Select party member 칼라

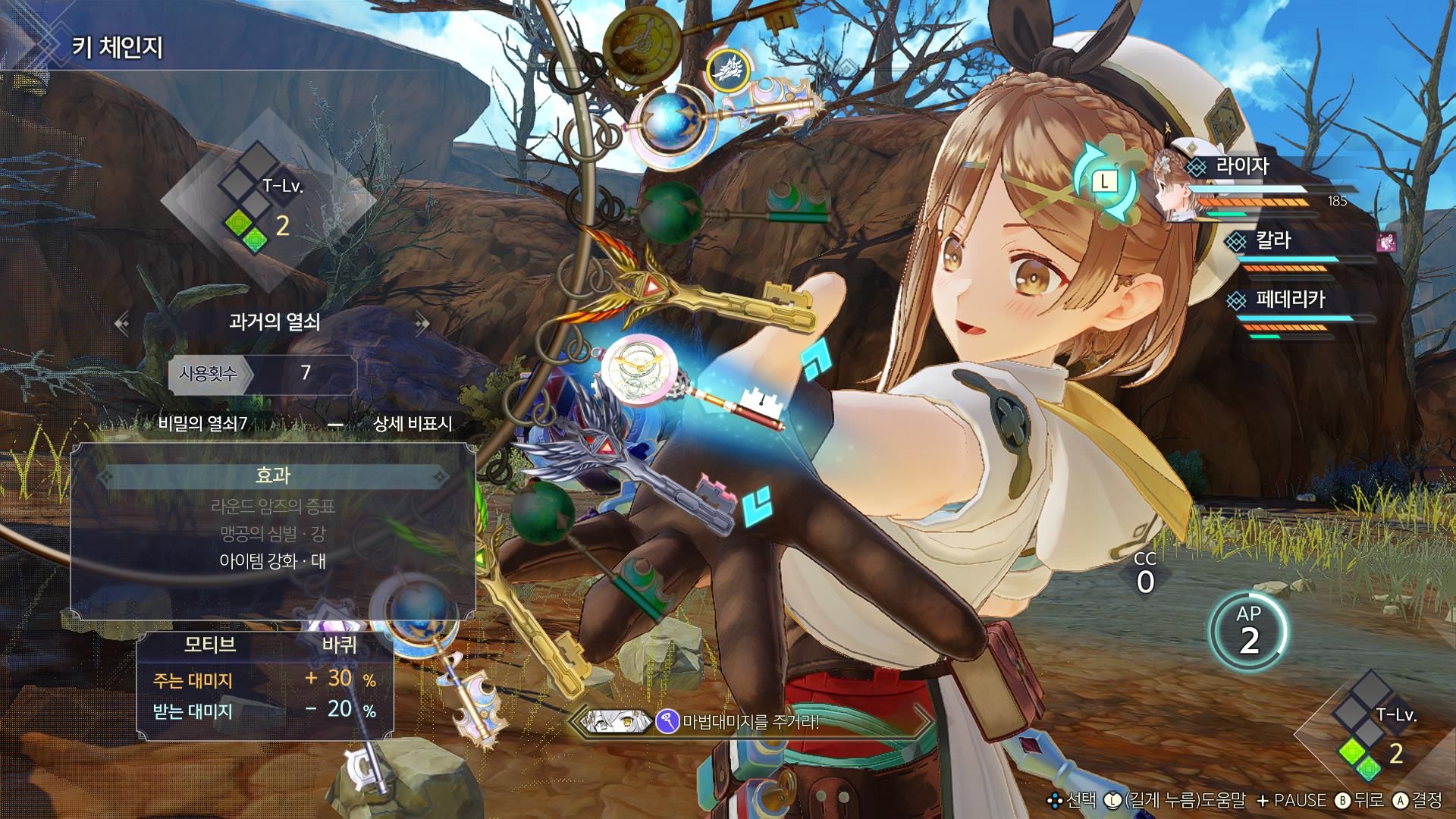(x=1273, y=241)
